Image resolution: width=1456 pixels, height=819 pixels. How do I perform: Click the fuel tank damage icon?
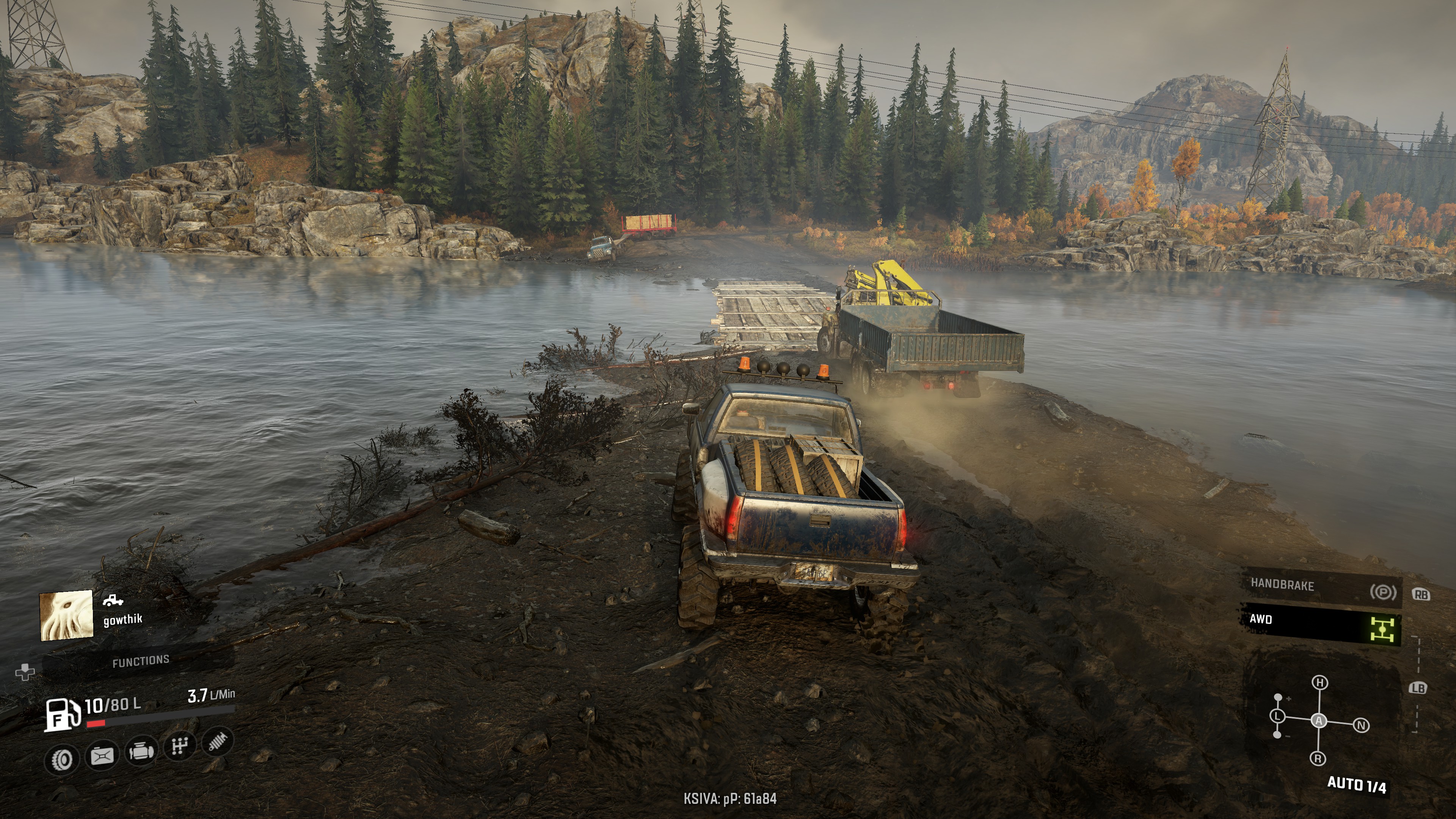point(102,756)
